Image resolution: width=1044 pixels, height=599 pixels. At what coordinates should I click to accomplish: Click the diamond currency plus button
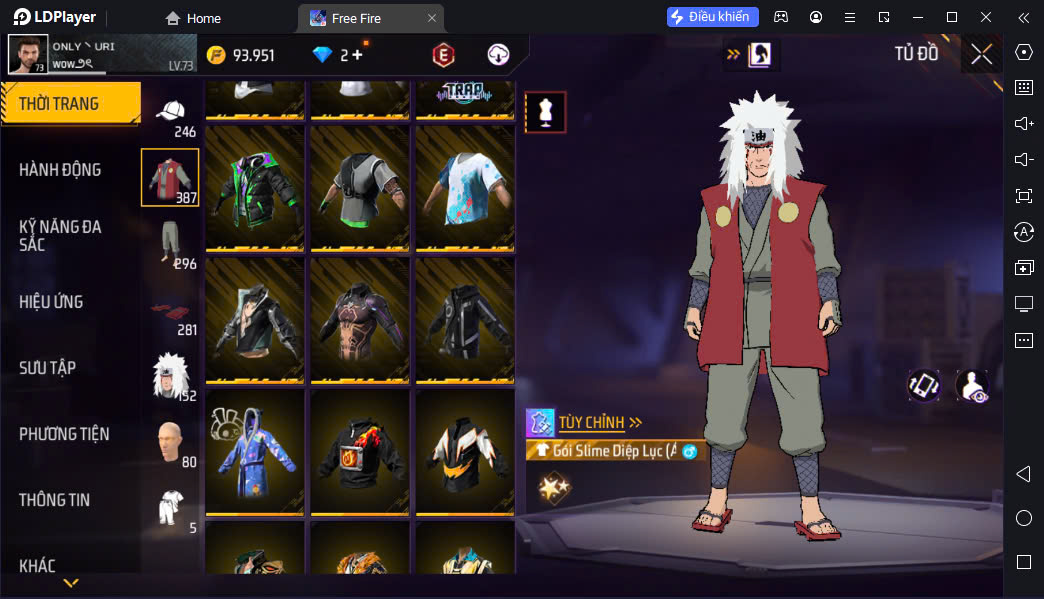[357, 55]
